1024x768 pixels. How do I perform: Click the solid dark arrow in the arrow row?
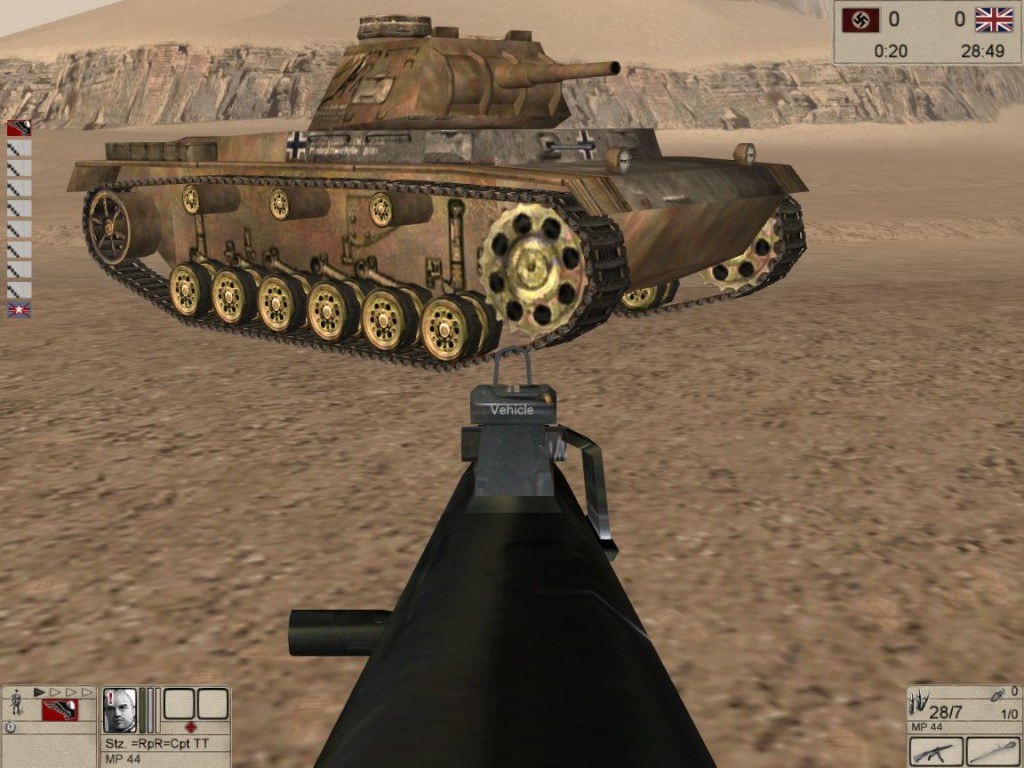(x=39, y=691)
